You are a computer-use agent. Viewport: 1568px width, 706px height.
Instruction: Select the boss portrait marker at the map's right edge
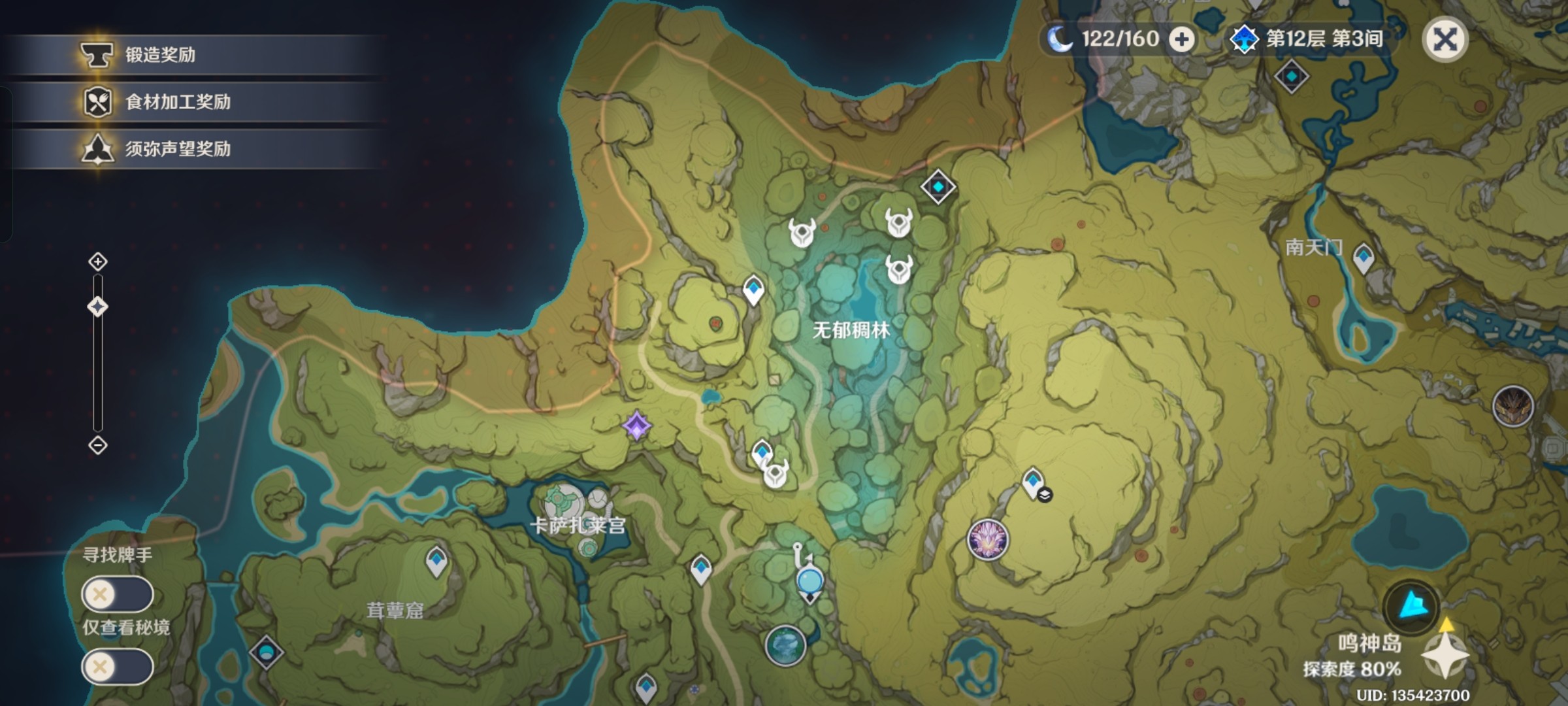click(x=1513, y=407)
